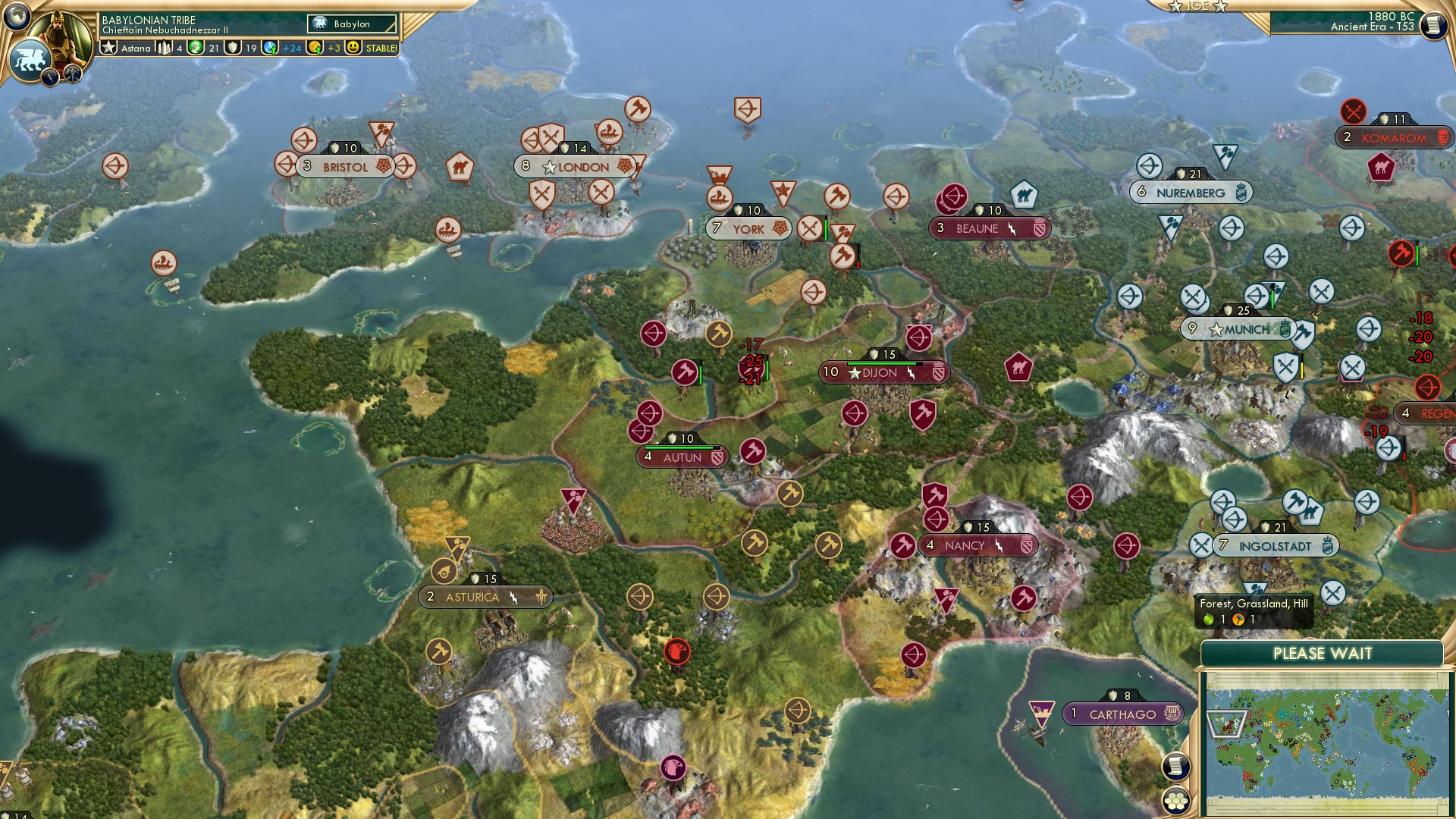1456x819 pixels.
Task: Click the smiley STABLE happiness indicator
Action: click(x=352, y=47)
